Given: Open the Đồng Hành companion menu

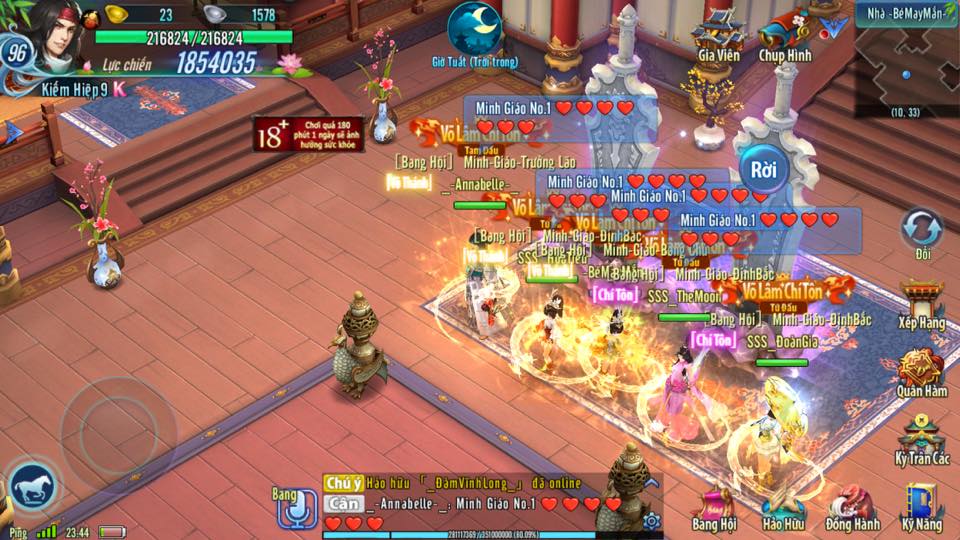Looking at the screenshot, I should point(852,505).
